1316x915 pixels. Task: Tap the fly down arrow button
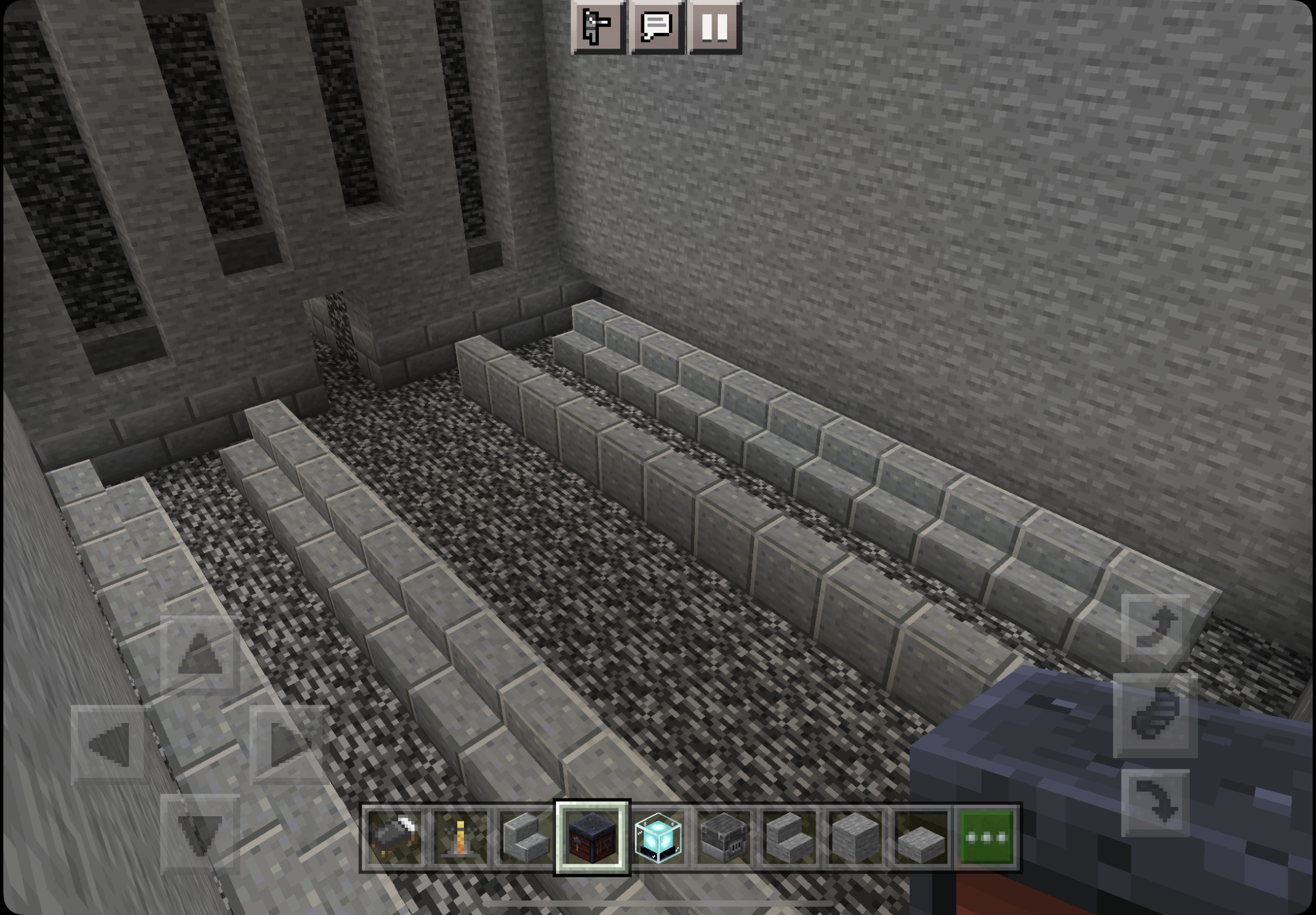[x=1155, y=803]
